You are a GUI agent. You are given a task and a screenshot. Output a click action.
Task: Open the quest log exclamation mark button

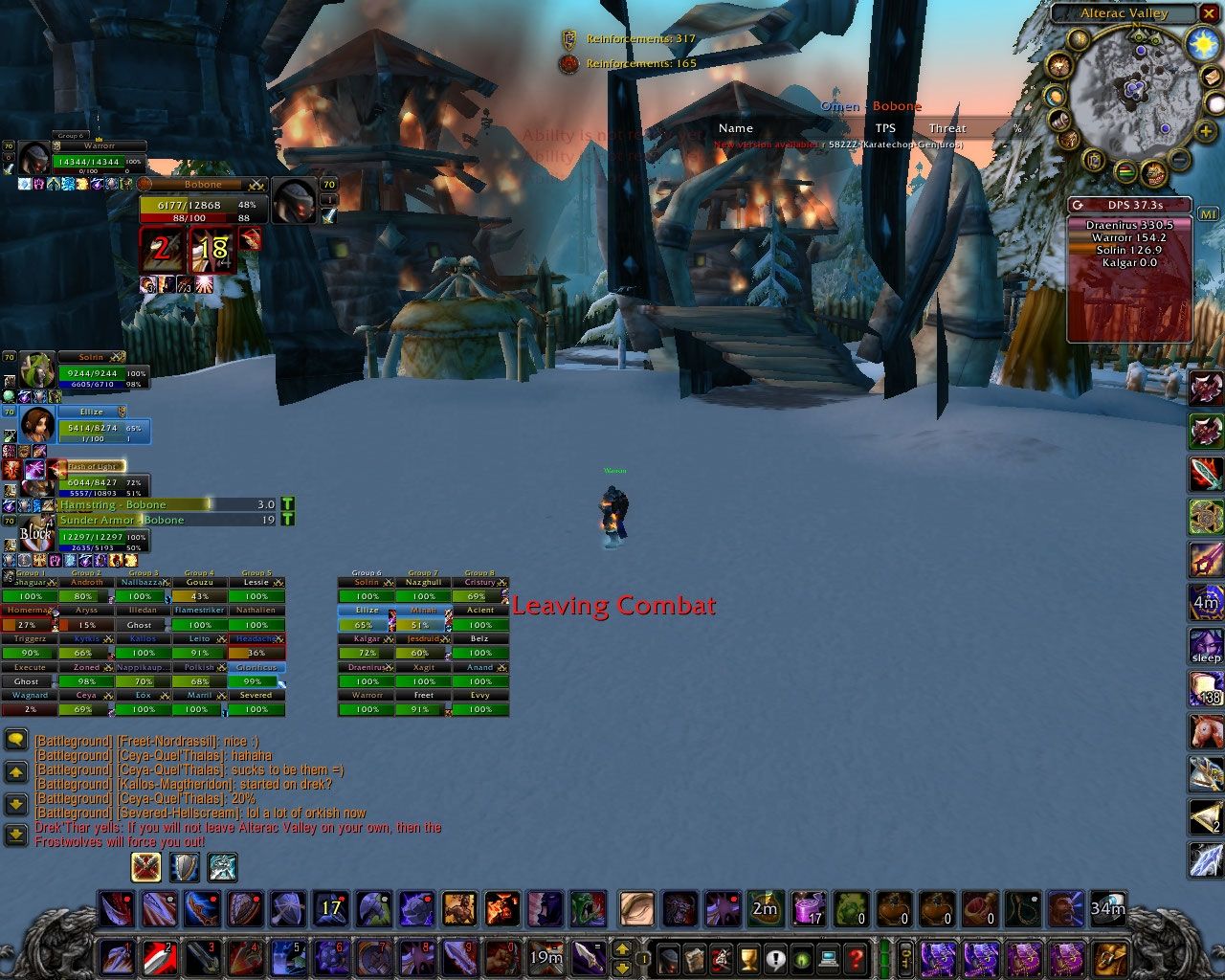point(775,957)
